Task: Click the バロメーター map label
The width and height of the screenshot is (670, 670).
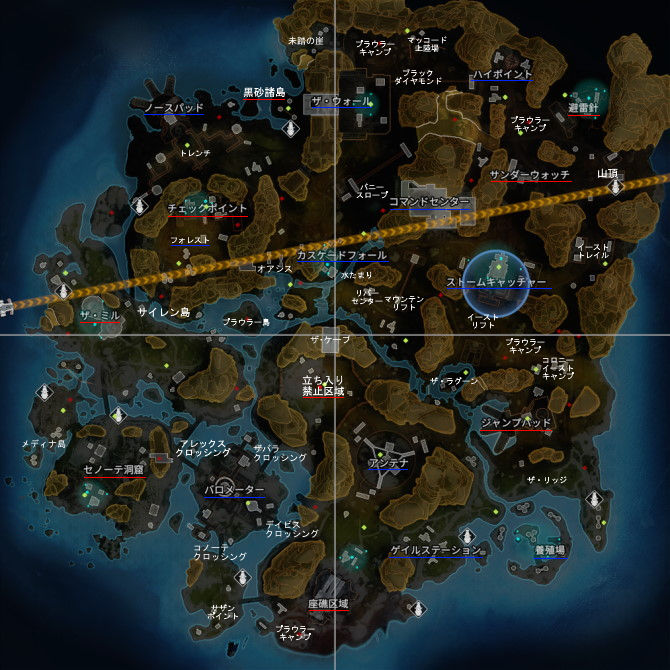Action: pos(235,490)
